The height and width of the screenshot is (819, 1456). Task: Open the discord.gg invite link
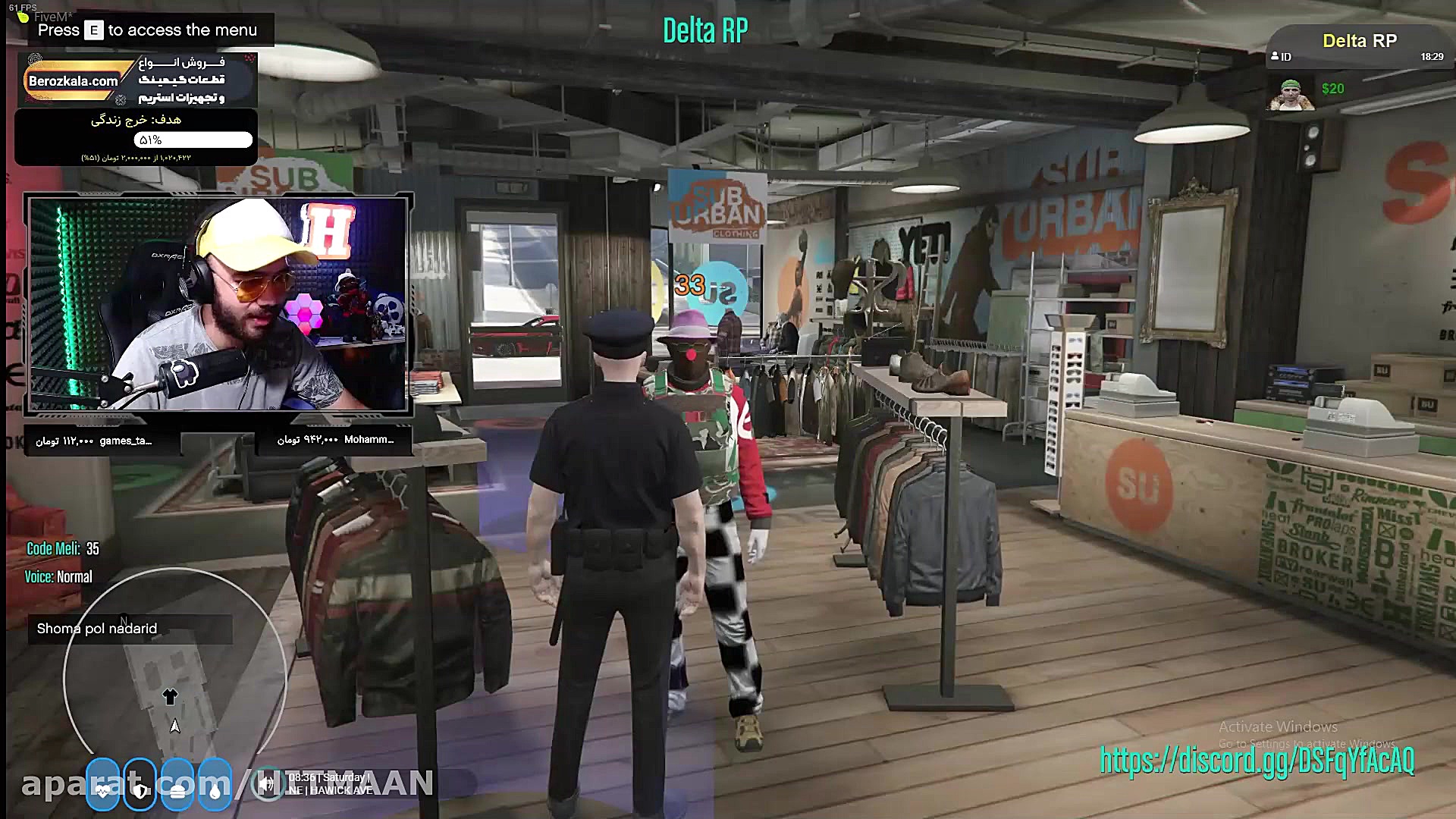point(1257,760)
